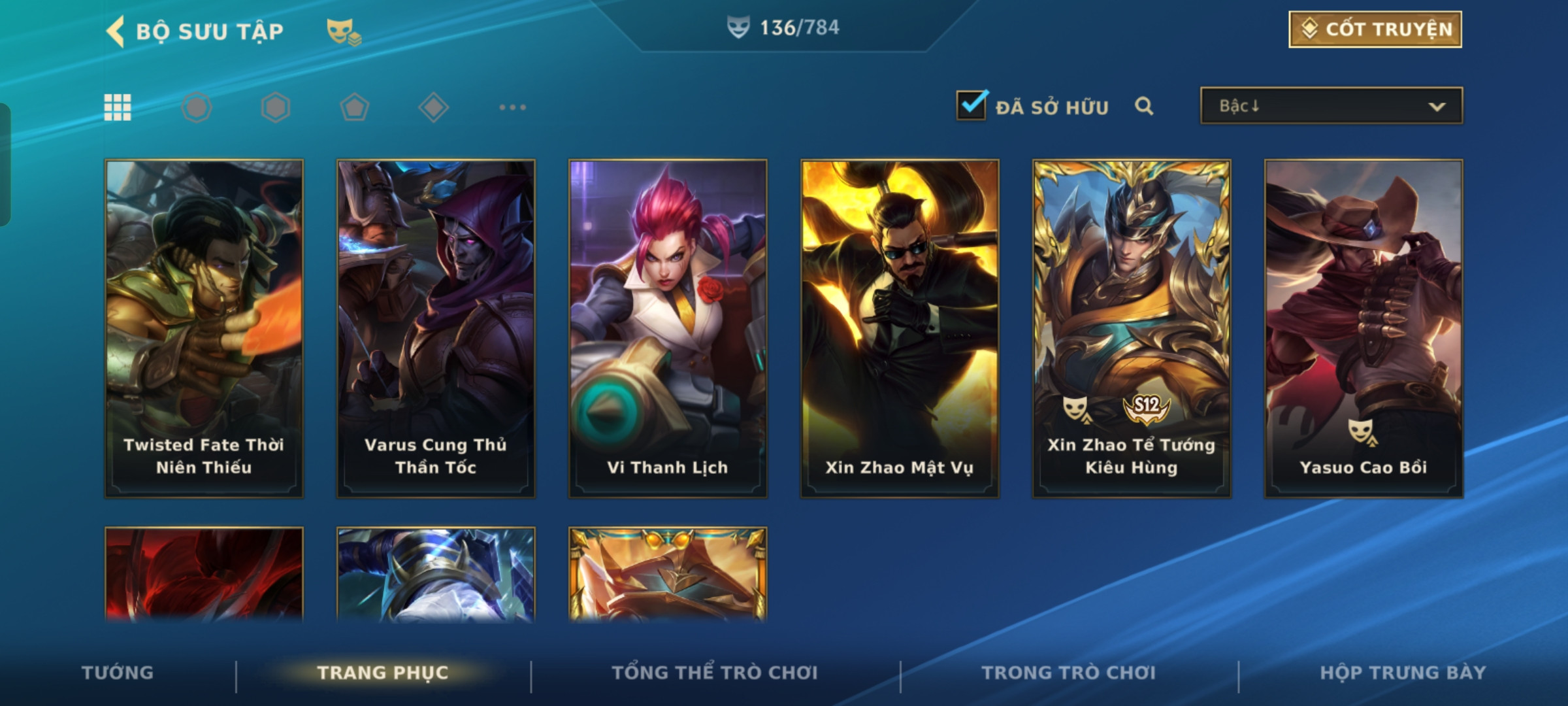Expand the Bậc sort dropdown
Image resolution: width=1568 pixels, height=706 pixels.
tap(1331, 106)
